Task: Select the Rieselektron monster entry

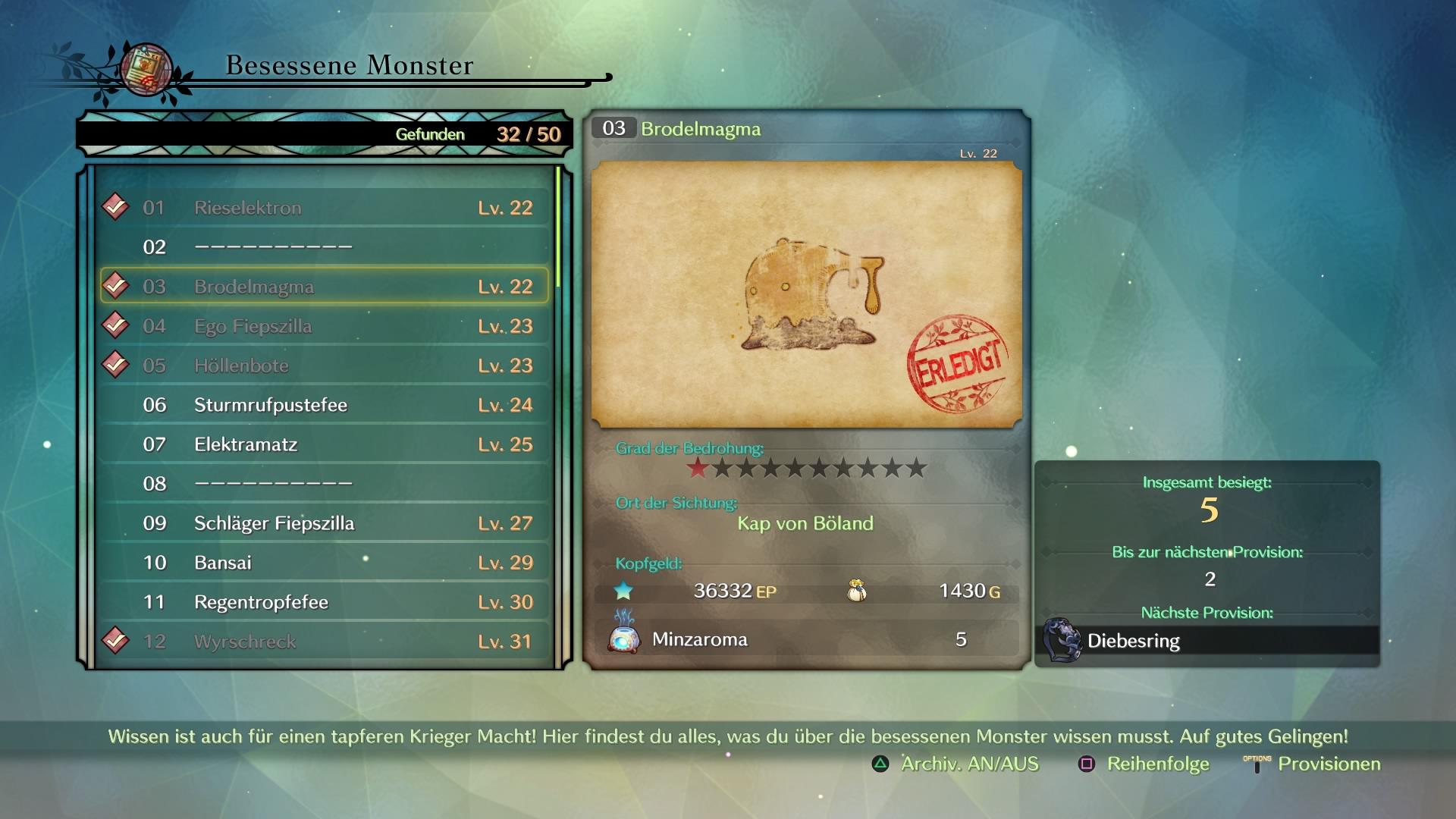Action: (325, 208)
